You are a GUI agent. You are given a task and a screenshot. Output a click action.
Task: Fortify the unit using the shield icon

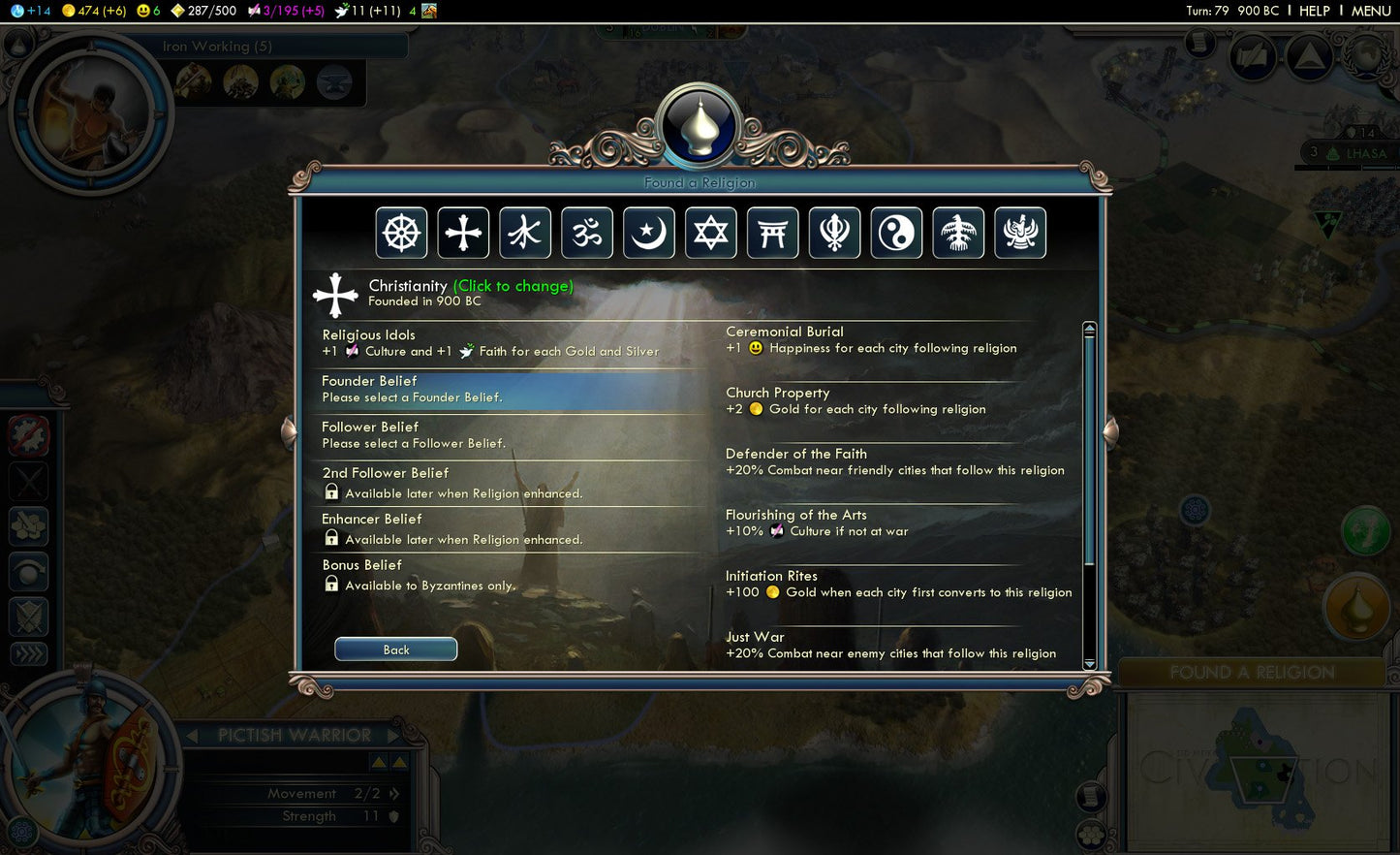coord(28,617)
